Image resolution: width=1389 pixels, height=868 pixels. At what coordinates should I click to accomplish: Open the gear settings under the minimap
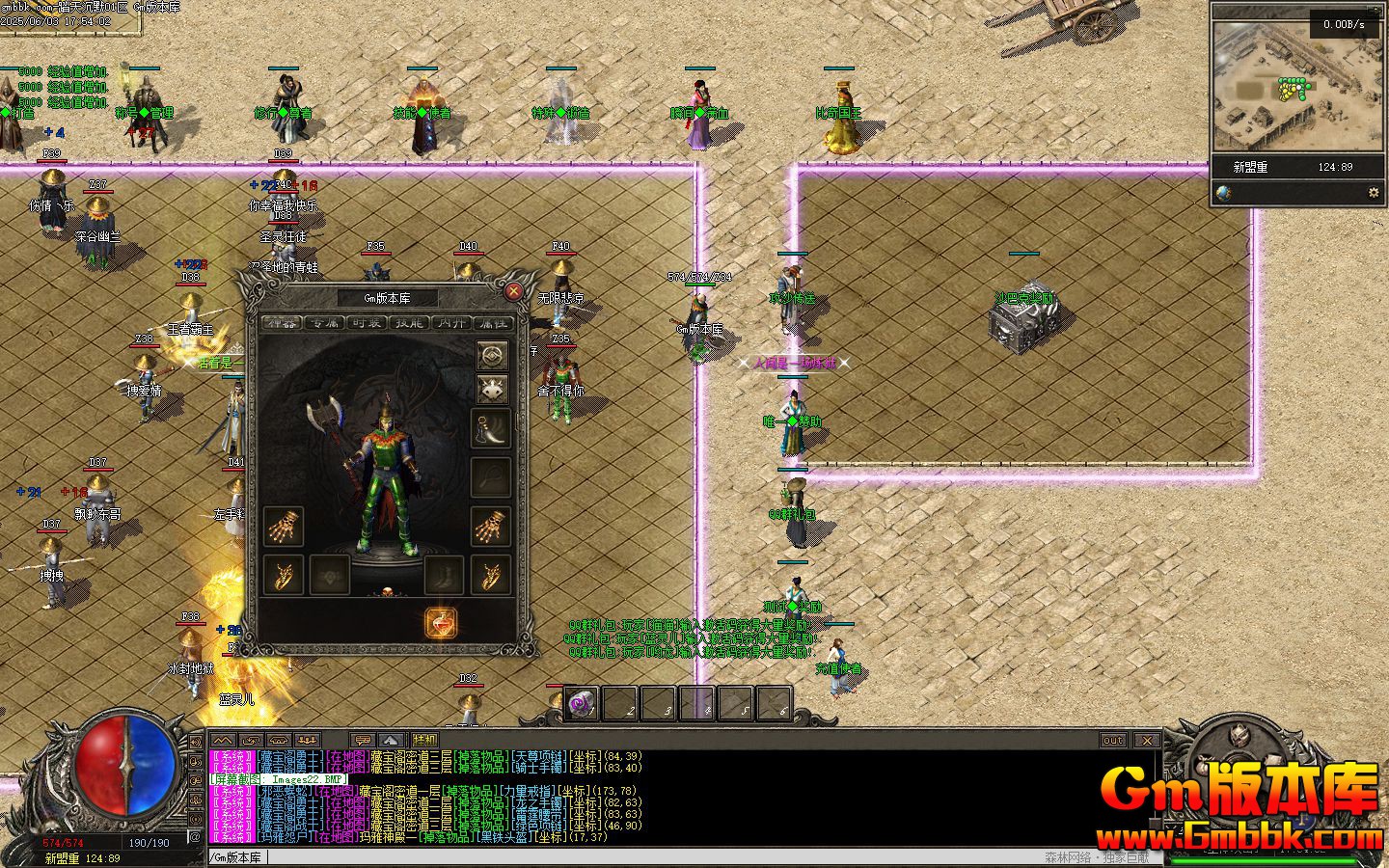[x=1374, y=193]
